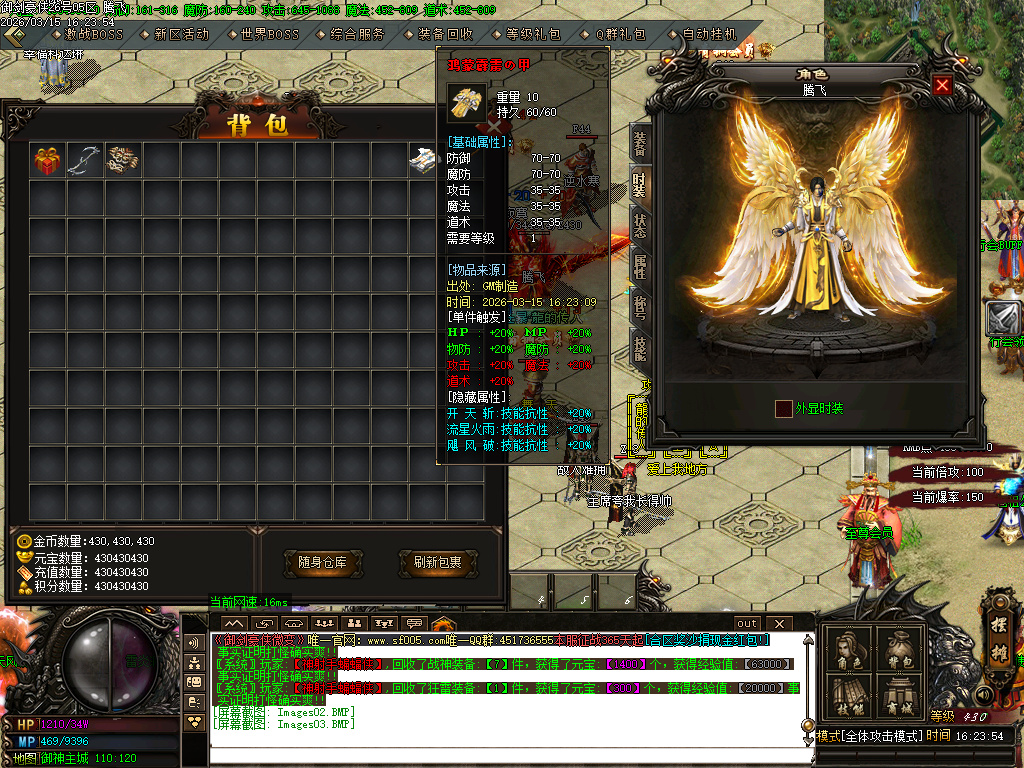1024x768 pixels.
Task: Open the 综合服务 services menu
Action: [x=357, y=34]
